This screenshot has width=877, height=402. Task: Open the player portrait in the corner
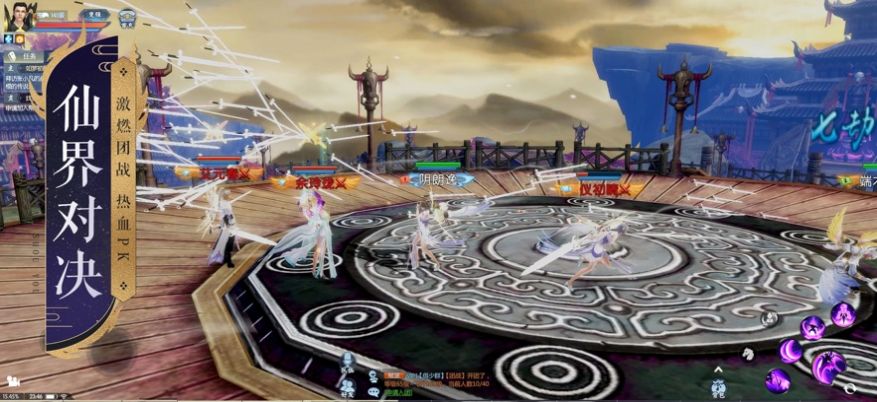[22, 17]
